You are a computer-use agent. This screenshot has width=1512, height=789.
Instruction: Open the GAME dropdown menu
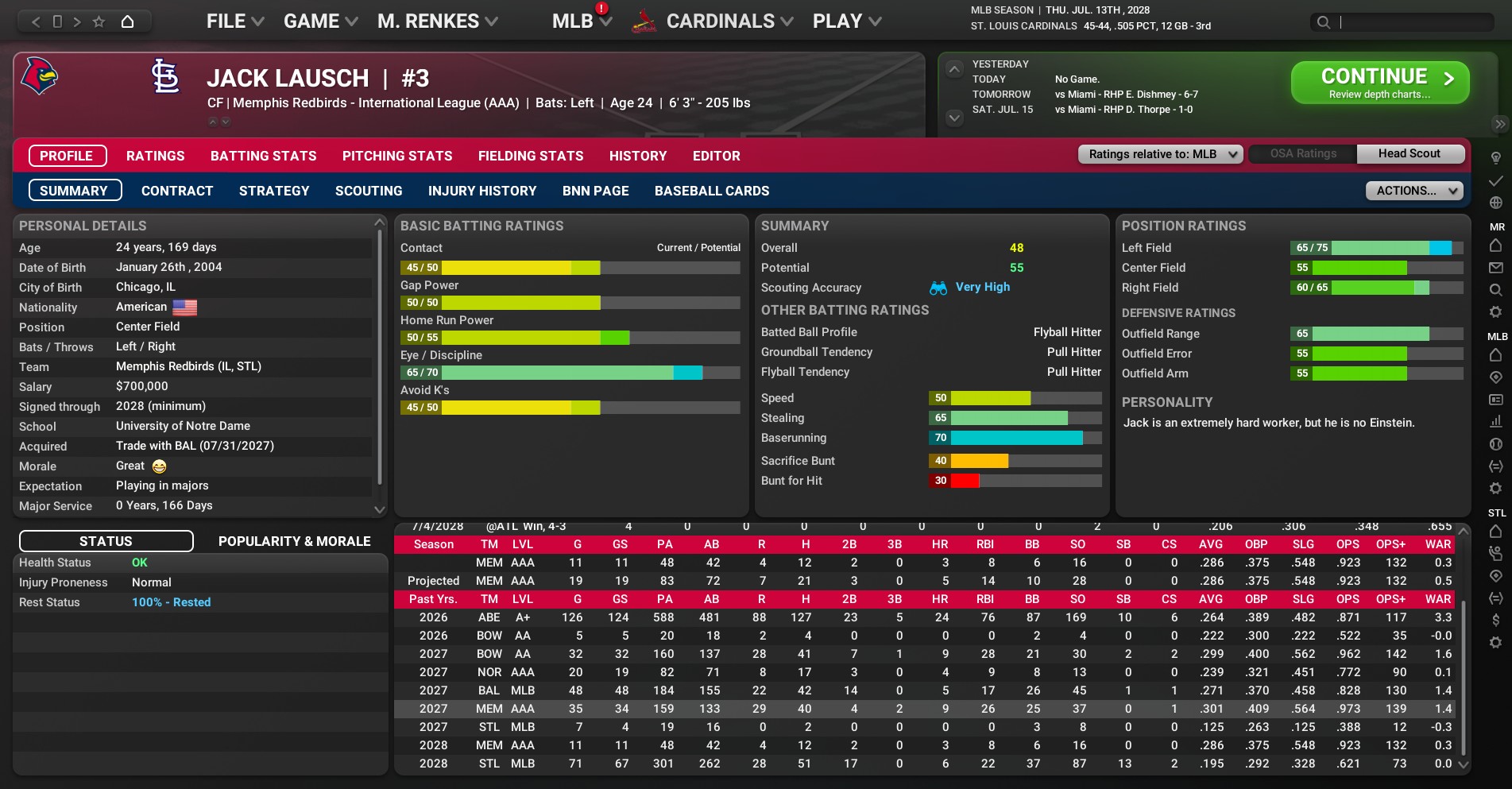tap(320, 21)
